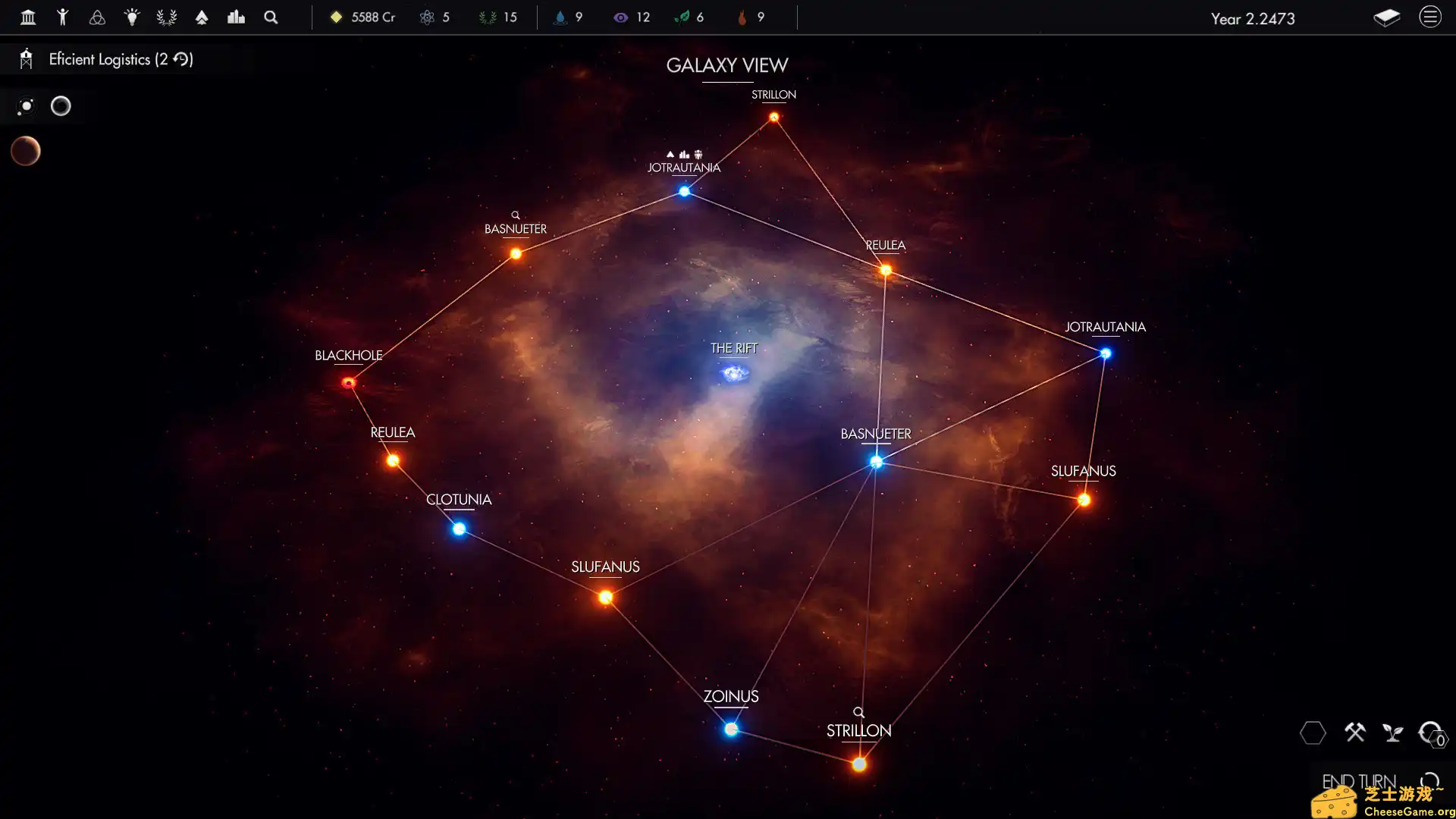The height and width of the screenshot is (819, 1456).
Task: Click the red planet thumbnail on the left
Action: [x=26, y=151]
